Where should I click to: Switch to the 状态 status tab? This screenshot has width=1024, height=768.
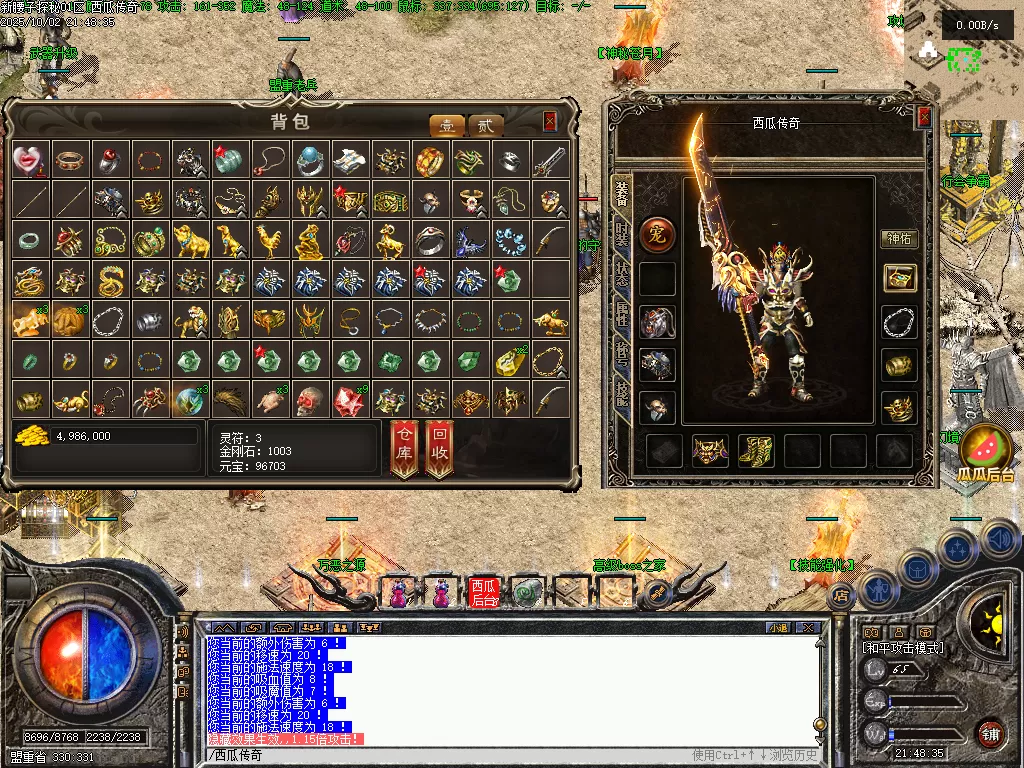[621, 275]
